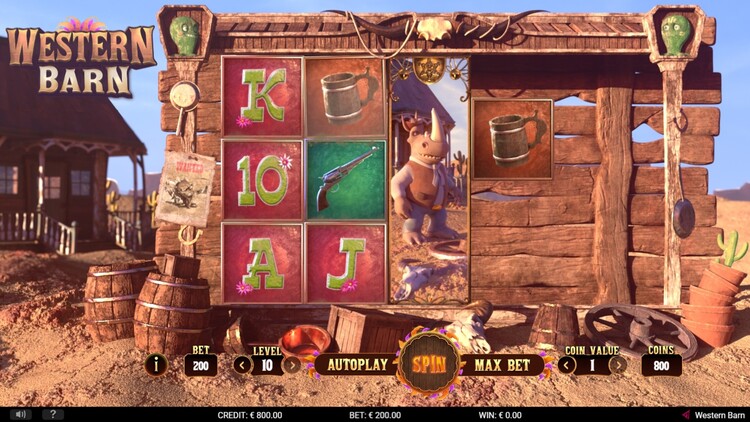Spin the reels
Screen dimensions: 750x422
pos(429,363)
